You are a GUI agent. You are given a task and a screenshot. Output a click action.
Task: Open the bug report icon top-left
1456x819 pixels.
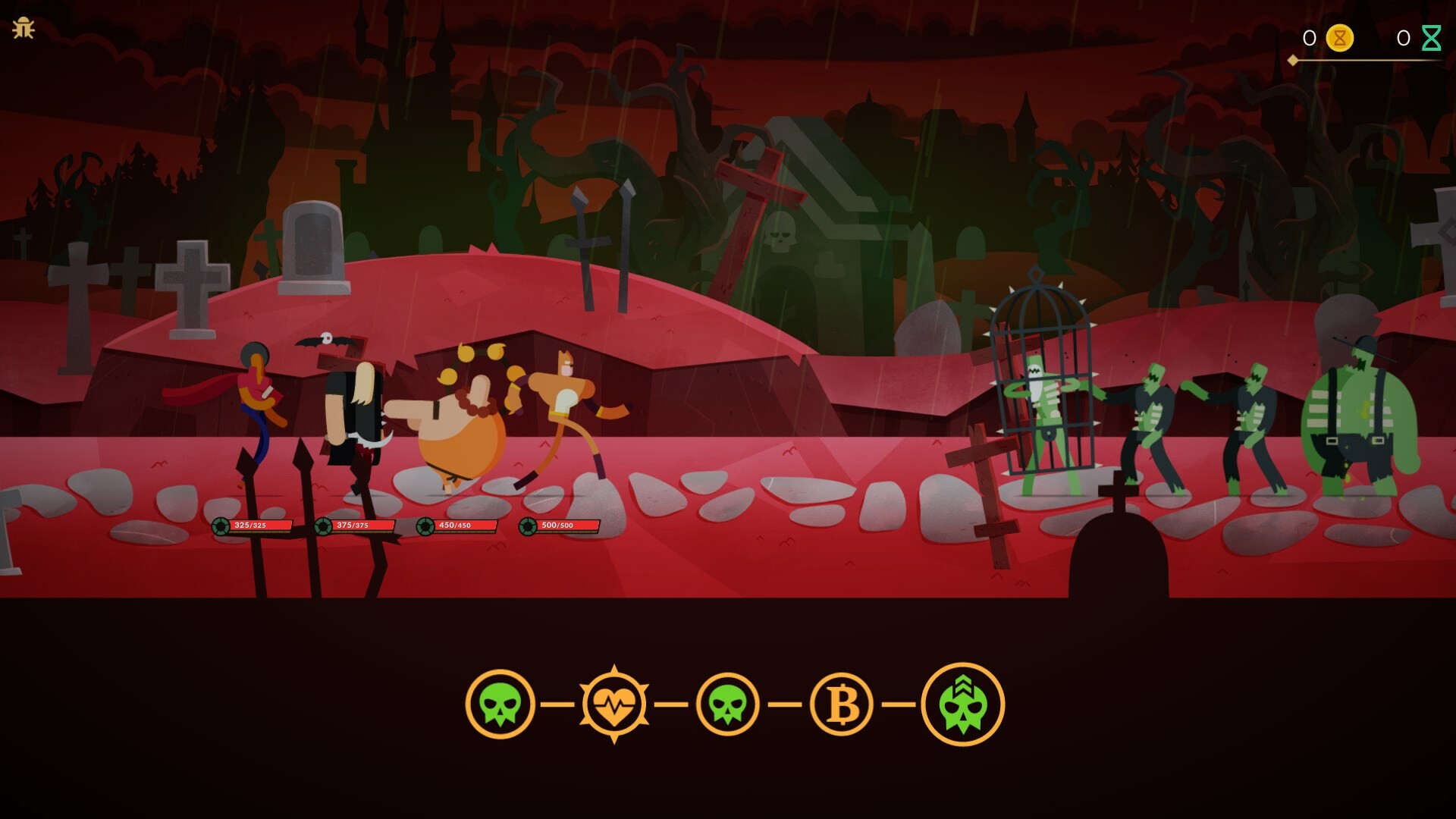25,30
